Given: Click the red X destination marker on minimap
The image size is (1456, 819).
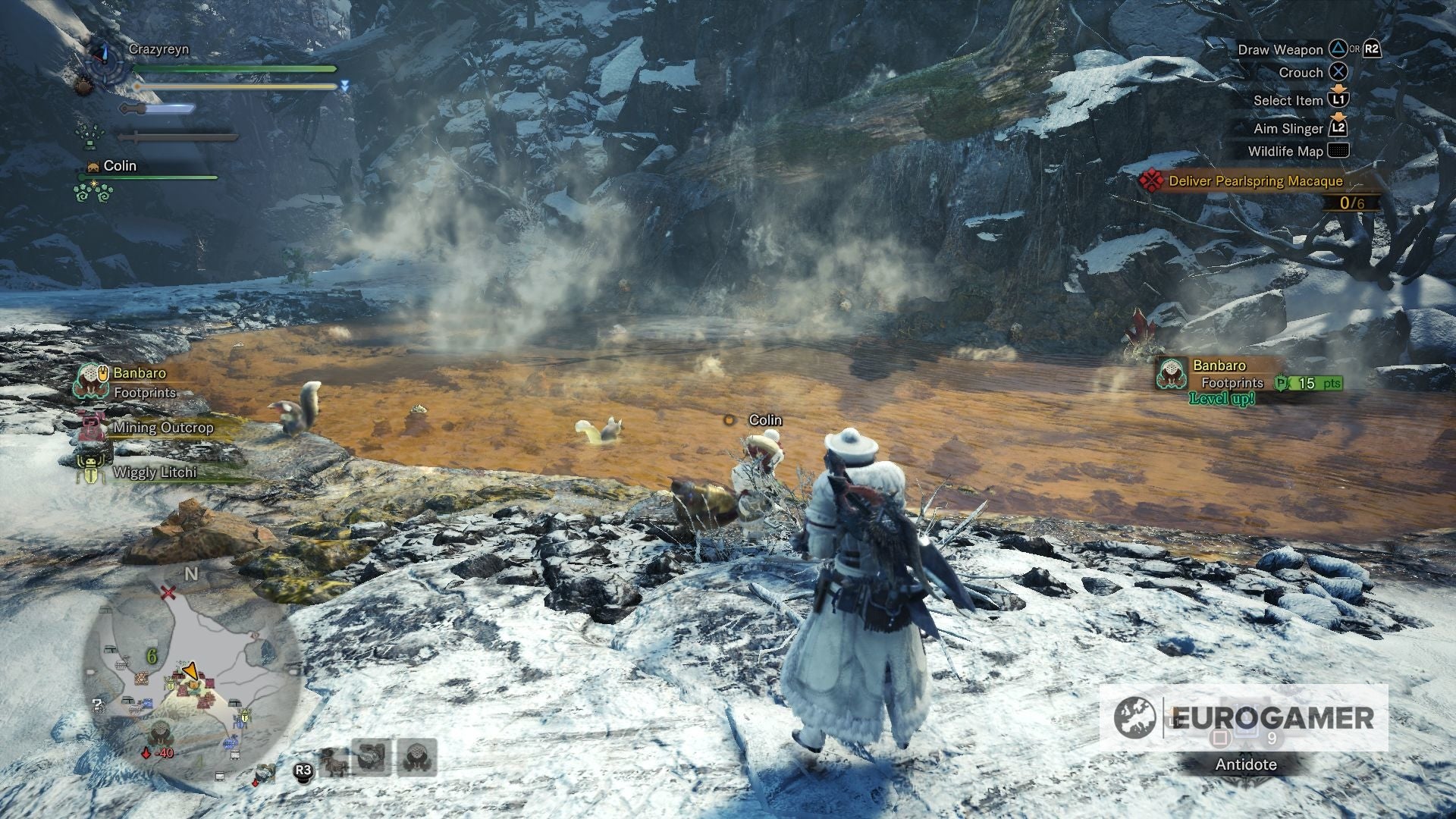Looking at the screenshot, I should (168, 594).
